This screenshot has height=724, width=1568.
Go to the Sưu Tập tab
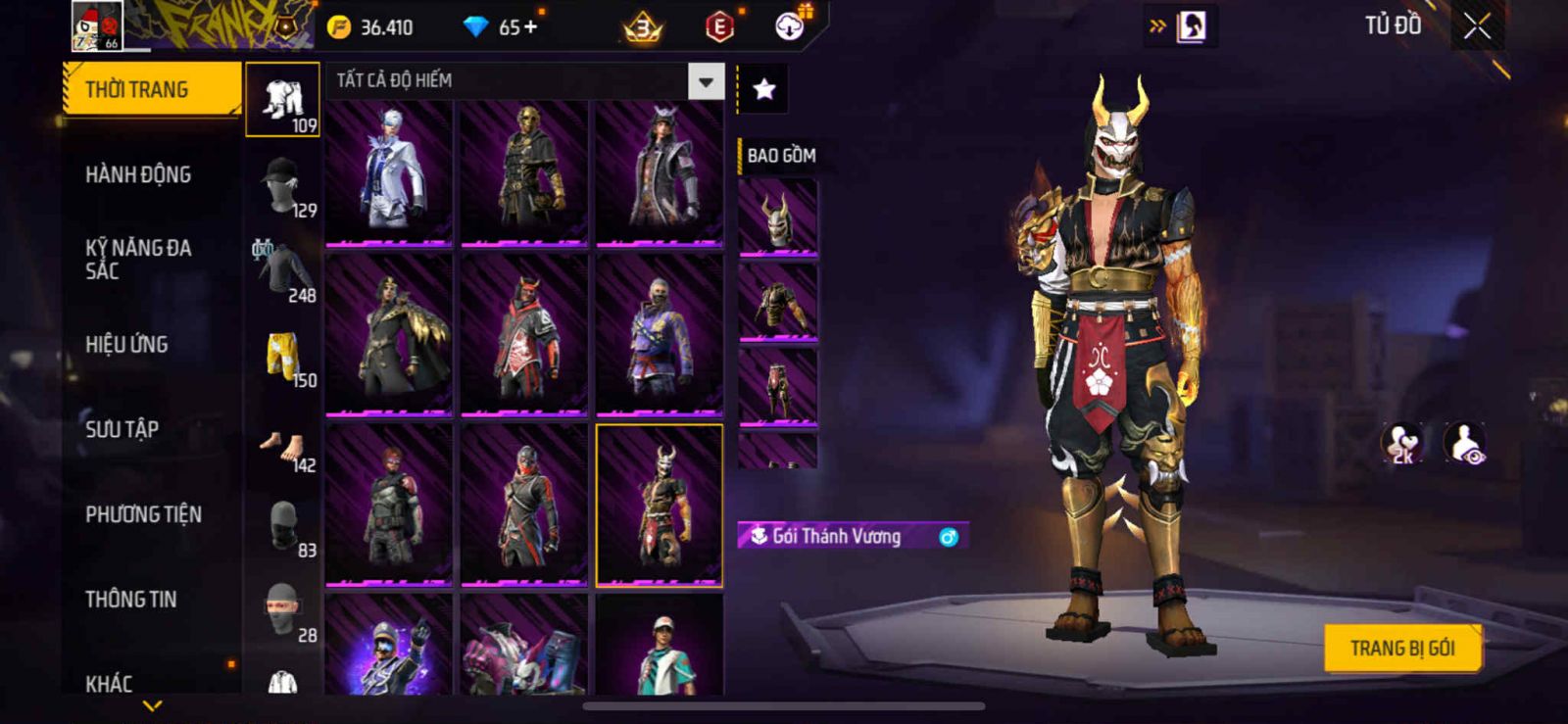click(122, 429)
